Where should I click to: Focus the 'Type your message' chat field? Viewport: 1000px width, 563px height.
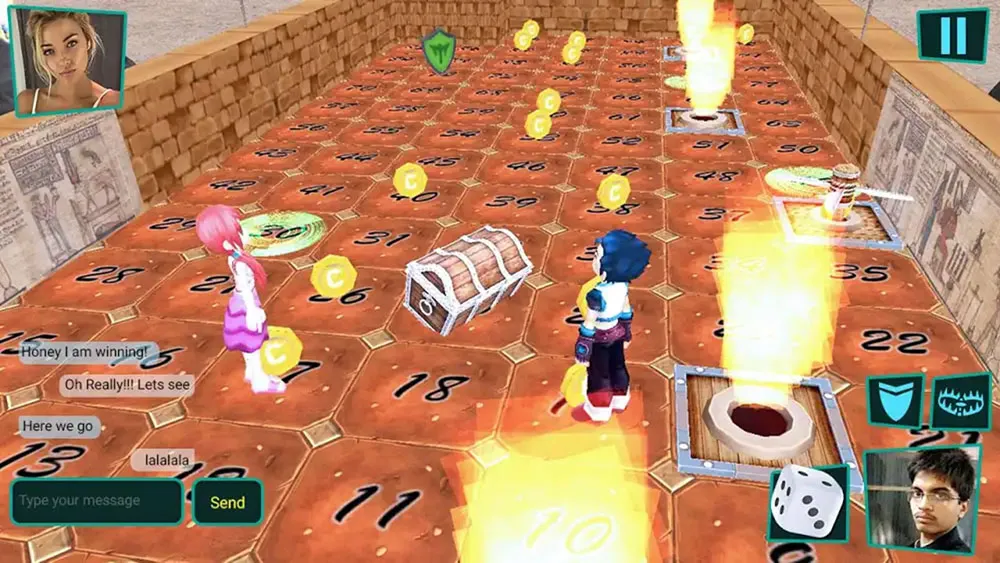97,501
